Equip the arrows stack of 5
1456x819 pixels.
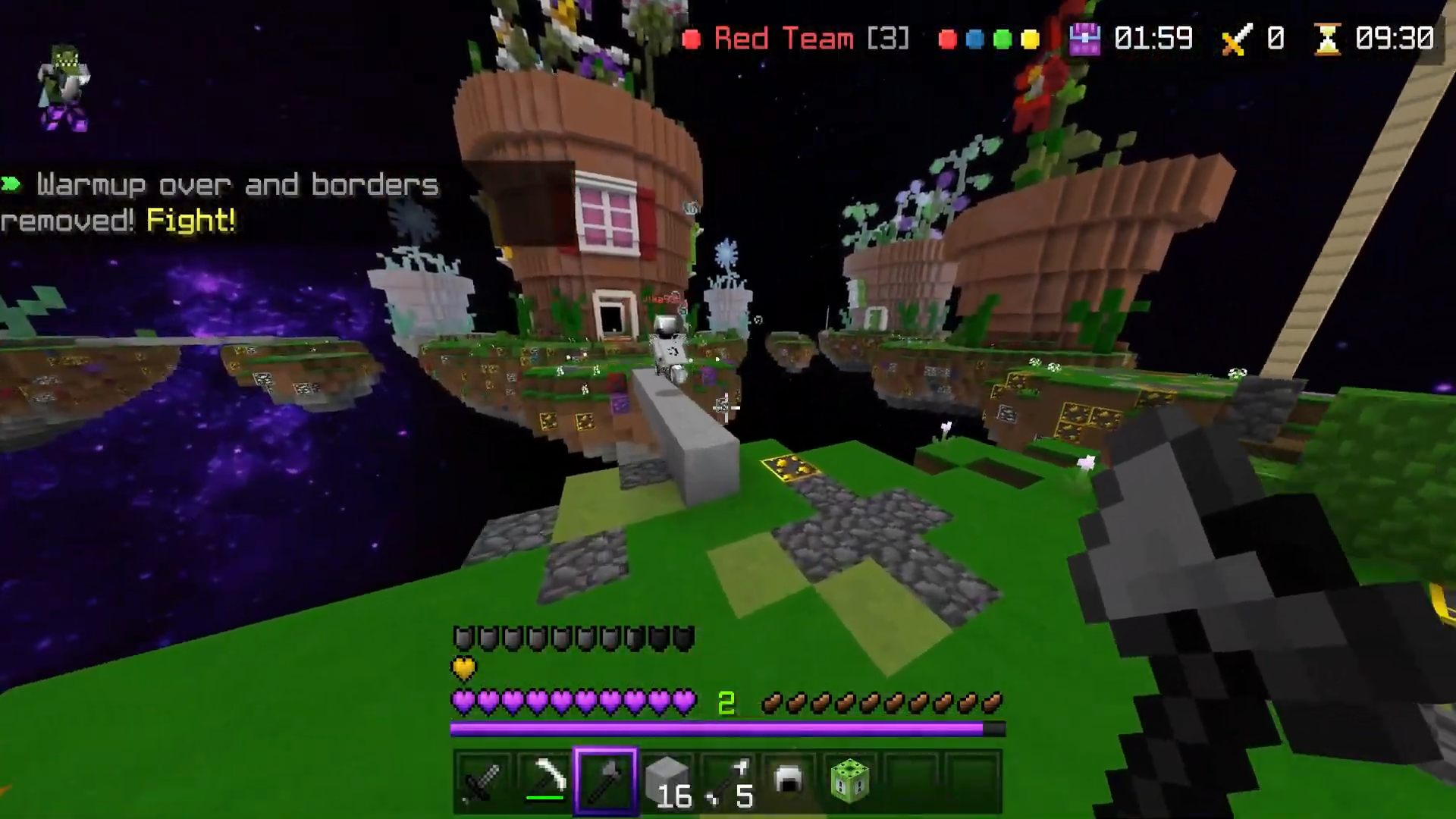(728, 781)
